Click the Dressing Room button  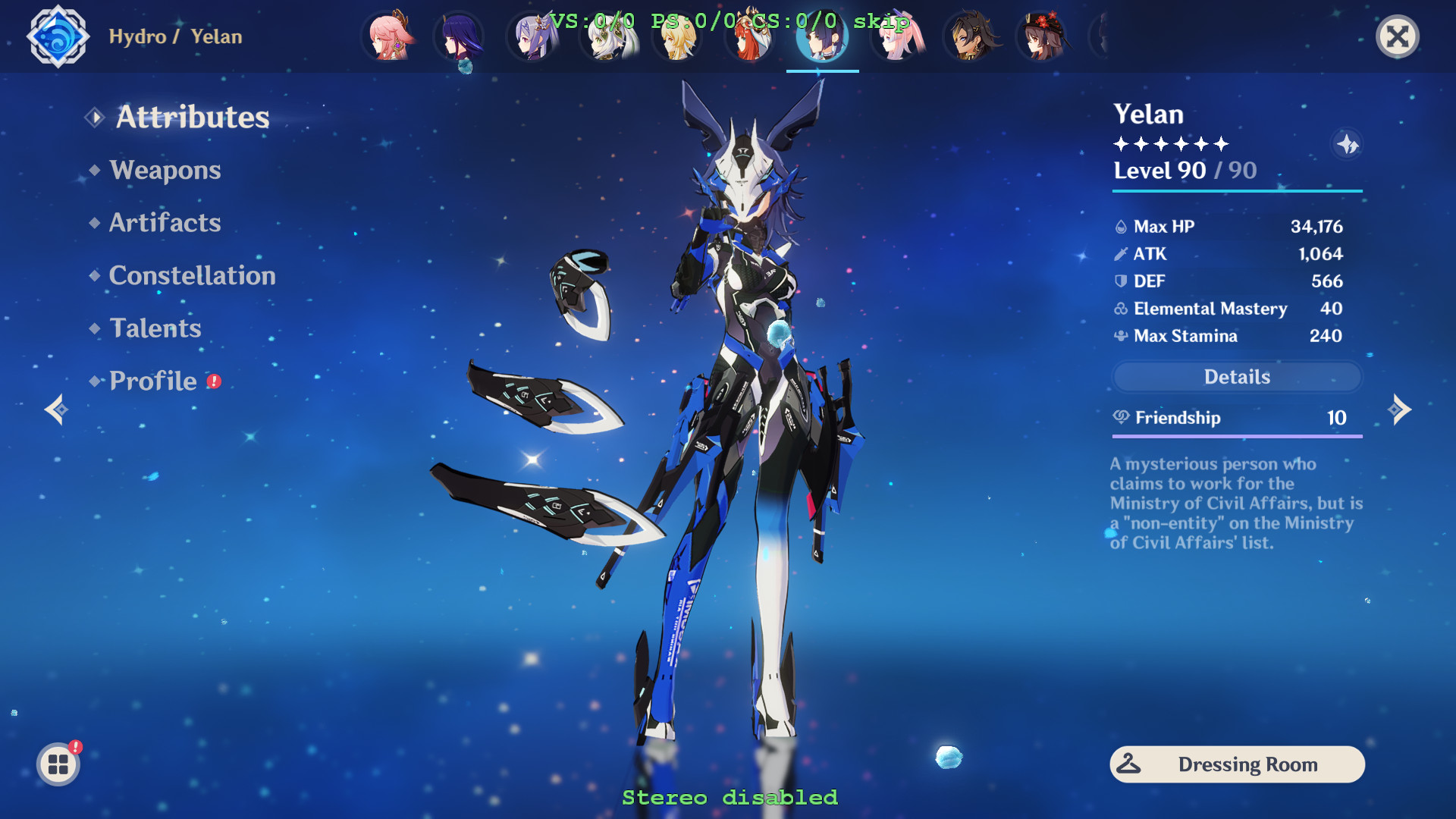1236,764
